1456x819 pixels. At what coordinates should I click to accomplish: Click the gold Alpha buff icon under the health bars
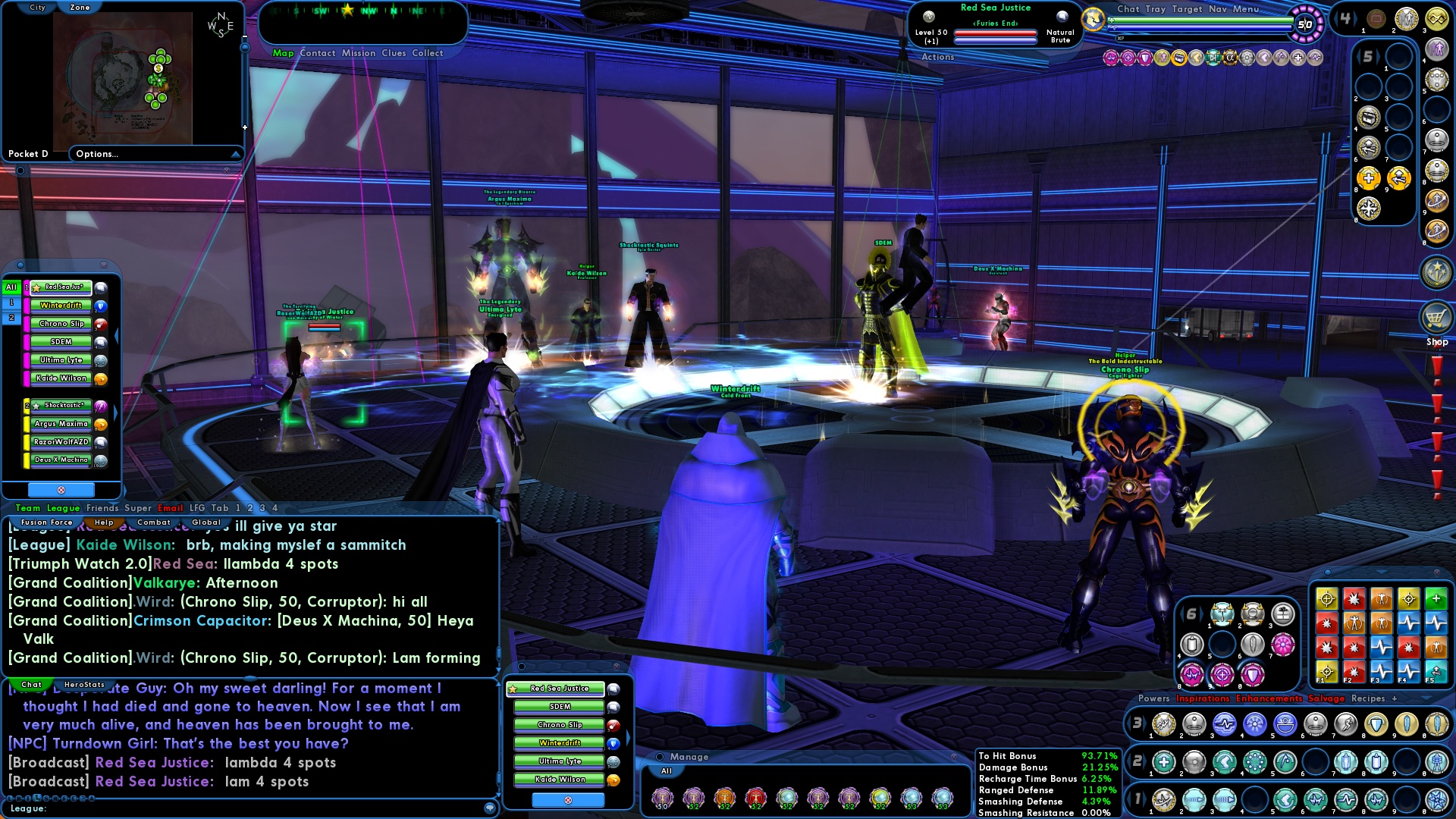pos(1230,58)
